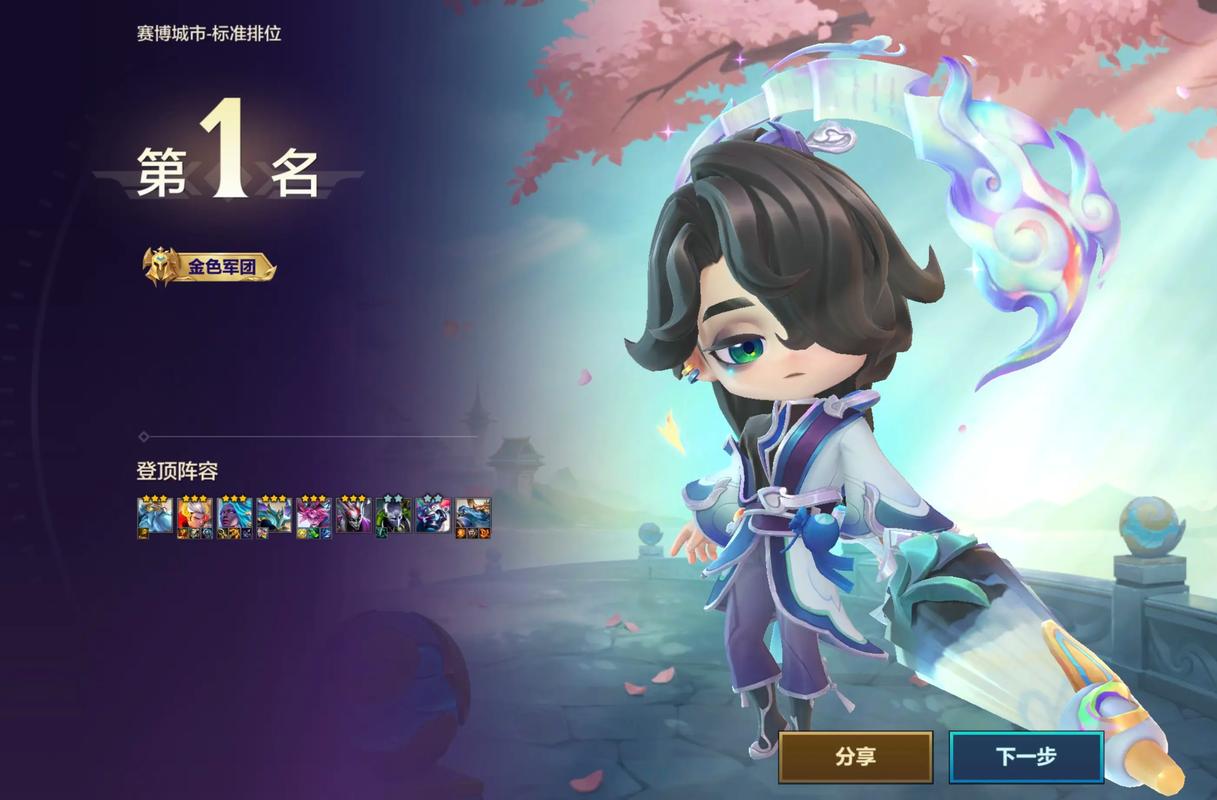The image size is (1217, 800).
Task: Inspect the pink creature champion portrait
Action: [313, 516]
